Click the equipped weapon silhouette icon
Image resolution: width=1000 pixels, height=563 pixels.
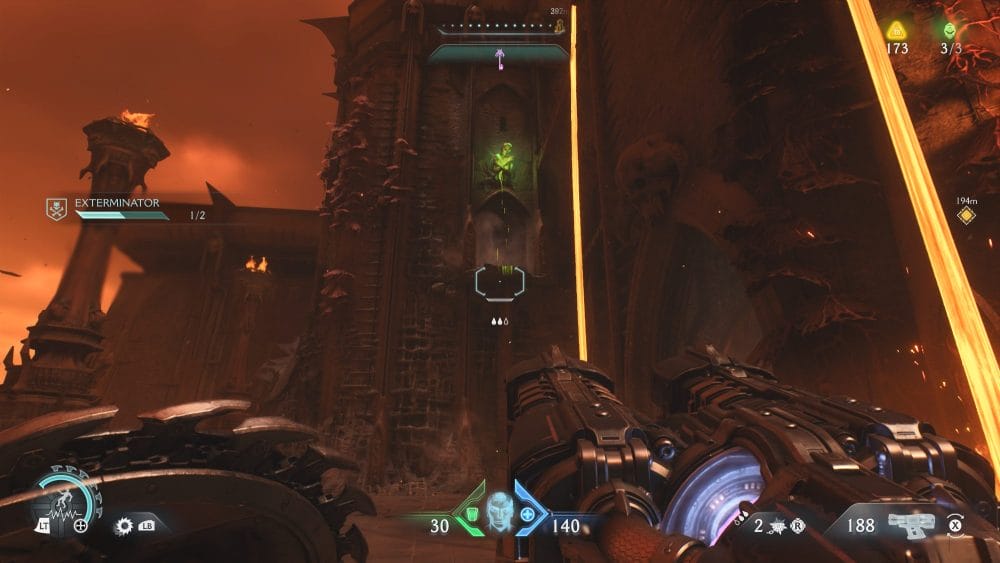click(x=909, y=523)
